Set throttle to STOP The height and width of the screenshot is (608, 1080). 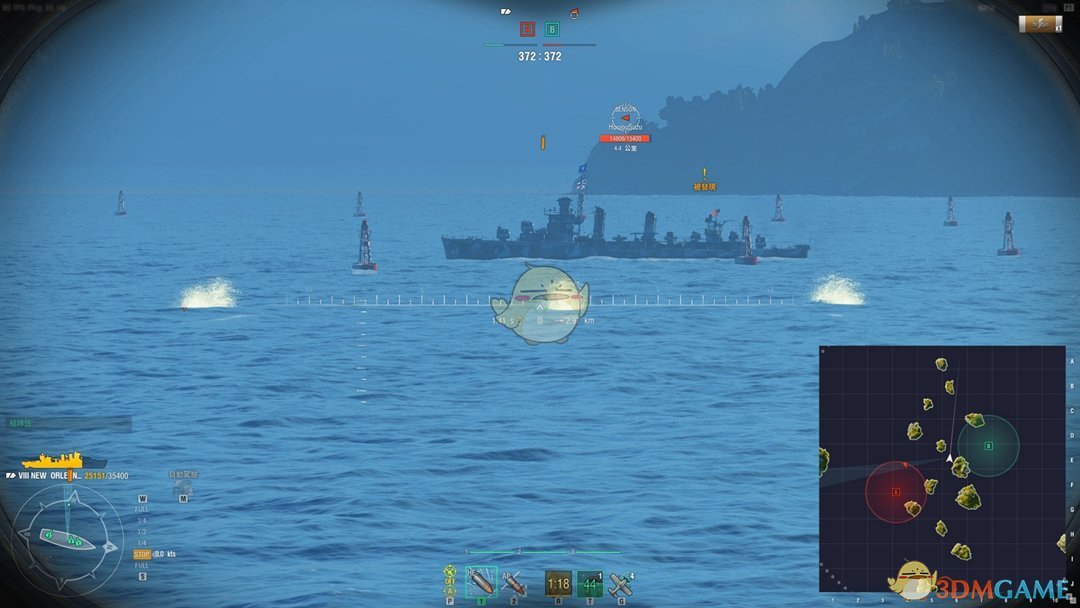coord(142,553)
